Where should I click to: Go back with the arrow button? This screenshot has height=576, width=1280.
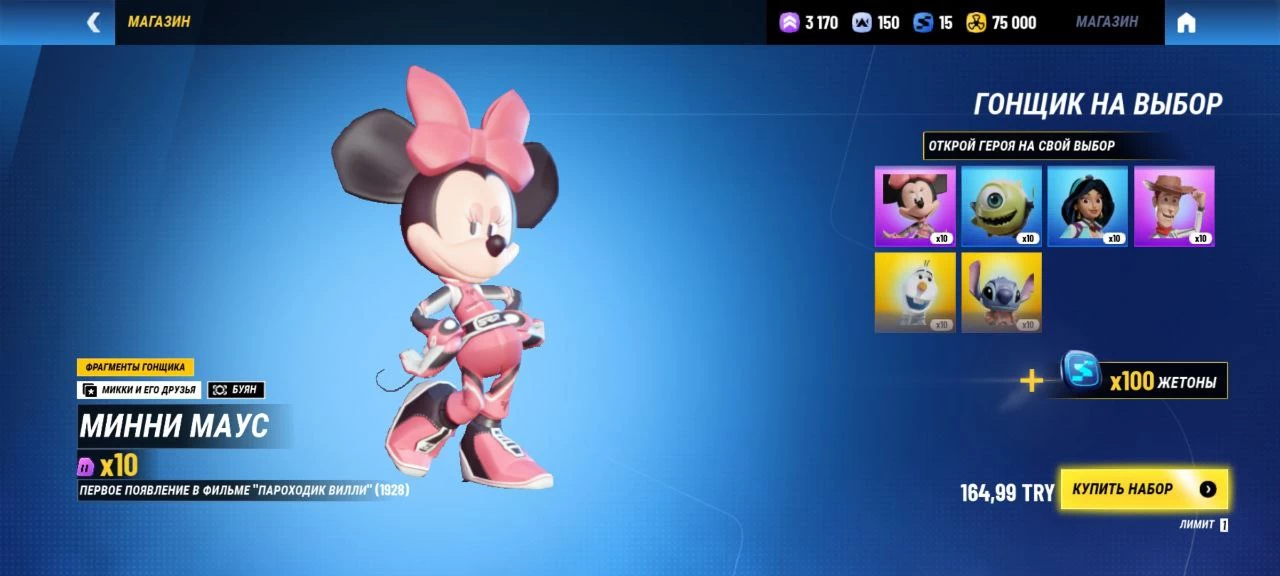point(94,22)
